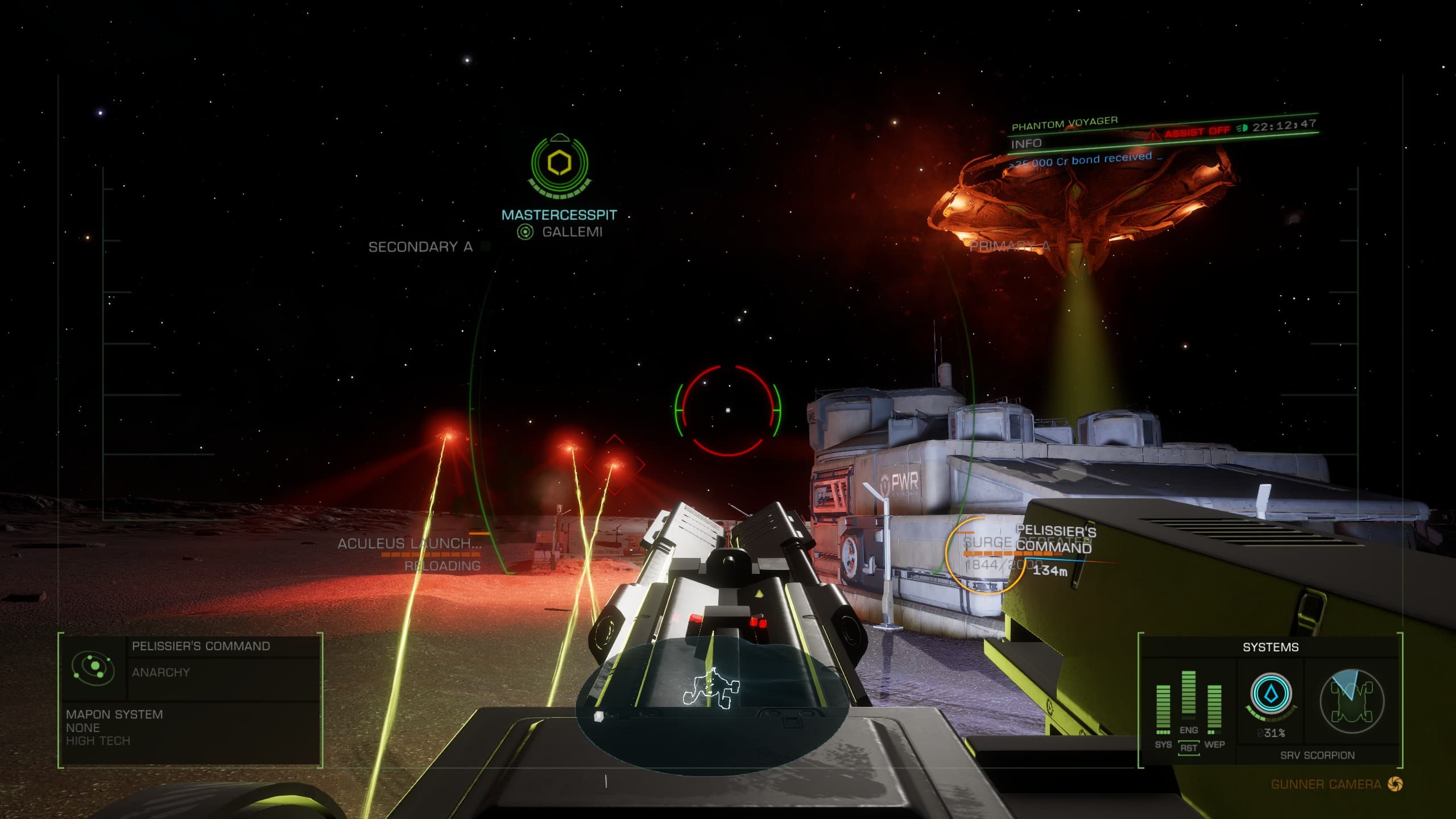This screenshot has width=1456, height=819.
Task: Select the Aculeus Launcher weapon label
Action: point(409,544)
